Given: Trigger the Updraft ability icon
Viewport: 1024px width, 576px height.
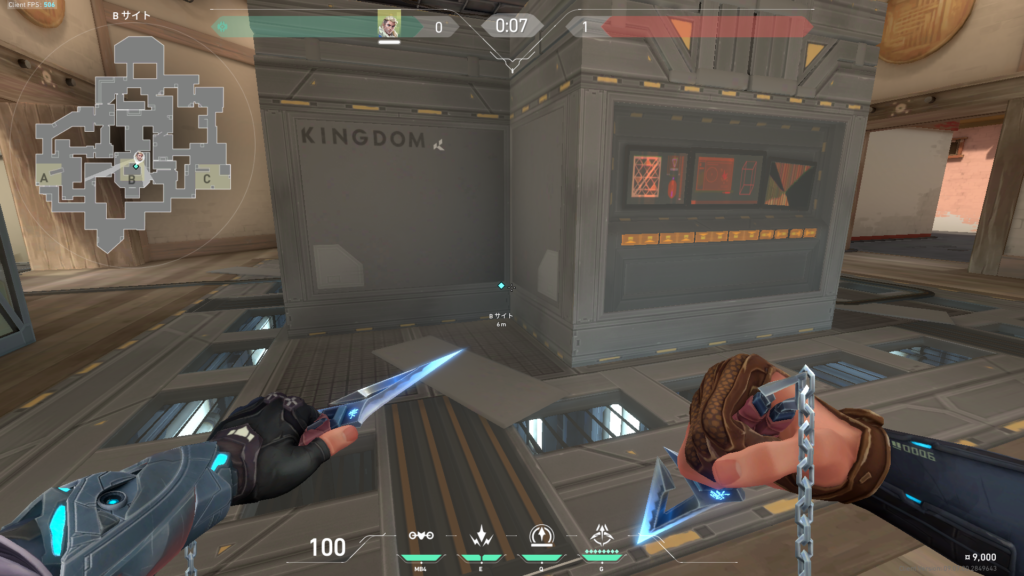Looking at the screenshot, I should [542, 537].
